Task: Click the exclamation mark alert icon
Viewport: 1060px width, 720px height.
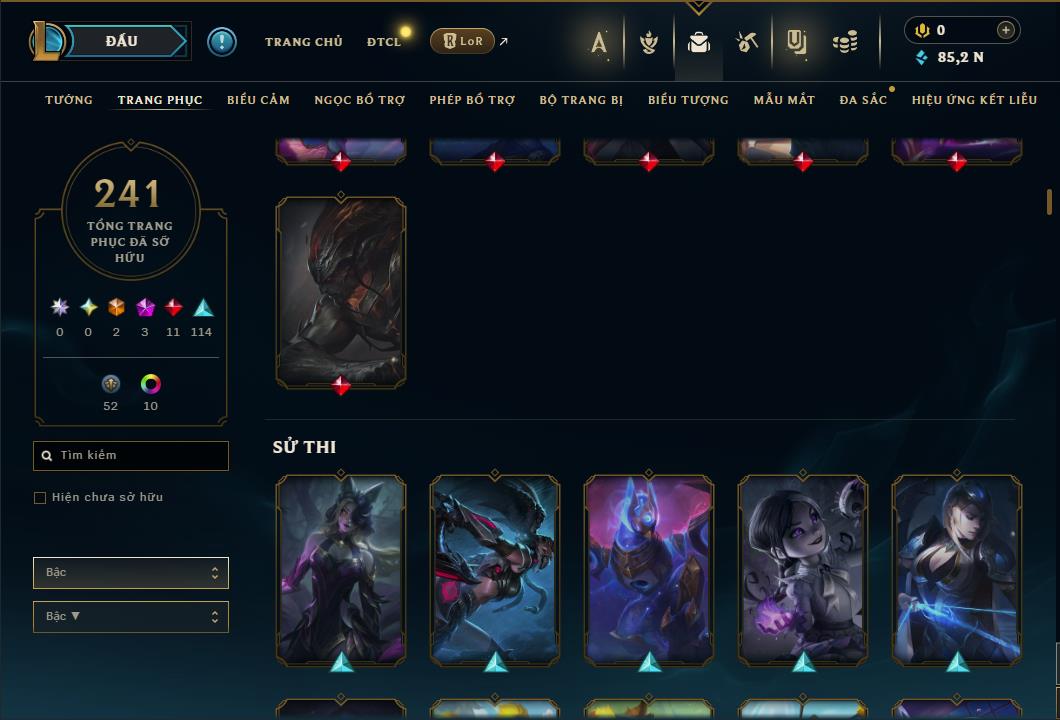Action: click(x=221, y=41)
